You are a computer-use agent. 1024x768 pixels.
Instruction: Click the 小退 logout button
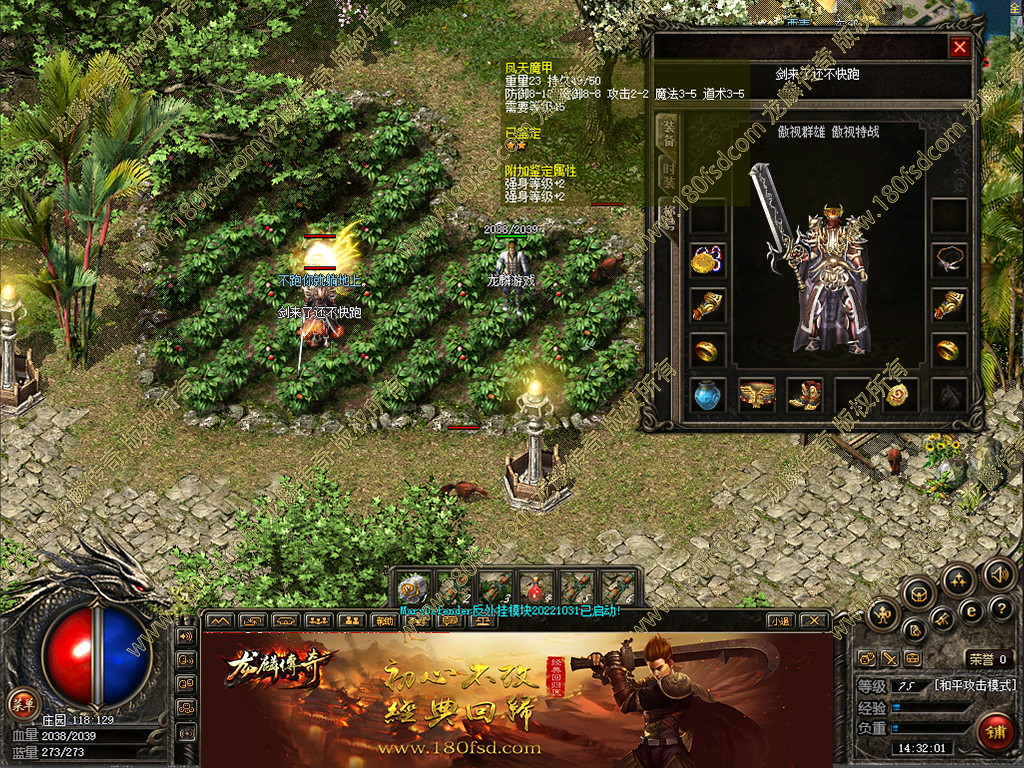click(781, 620)
